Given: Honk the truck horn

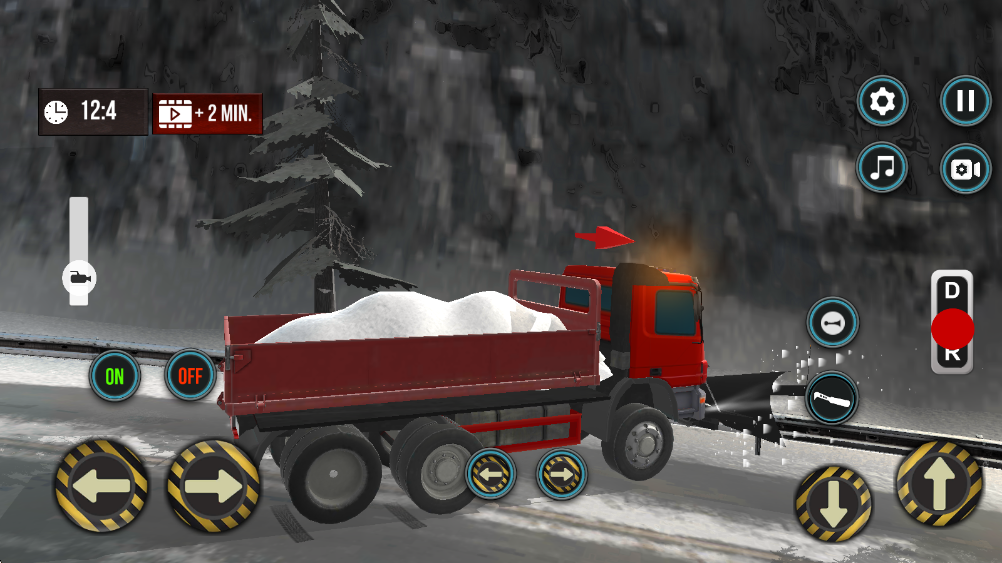Looking at the screenshot, I should [832, 324].
